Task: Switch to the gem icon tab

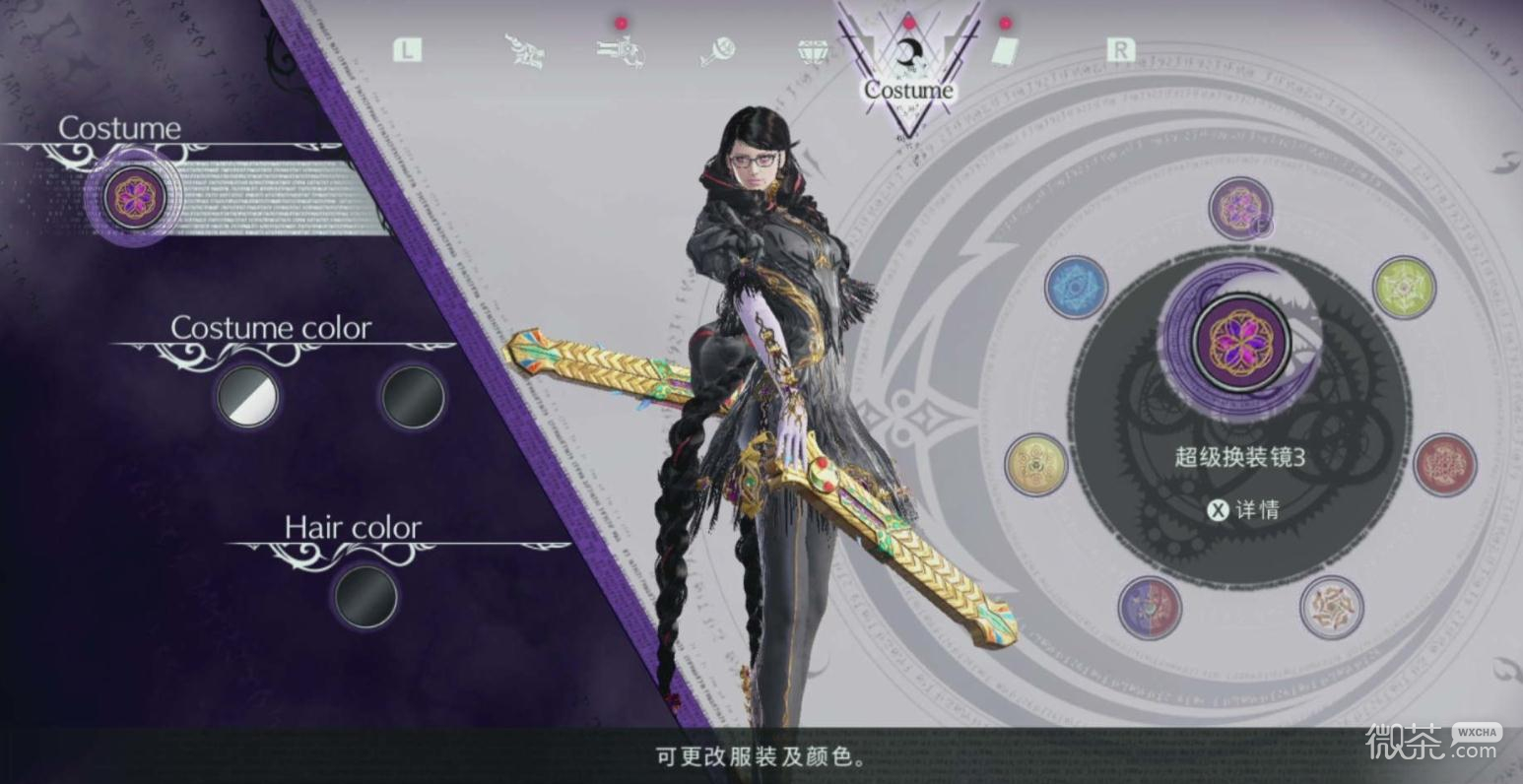Action: point(813,51)
